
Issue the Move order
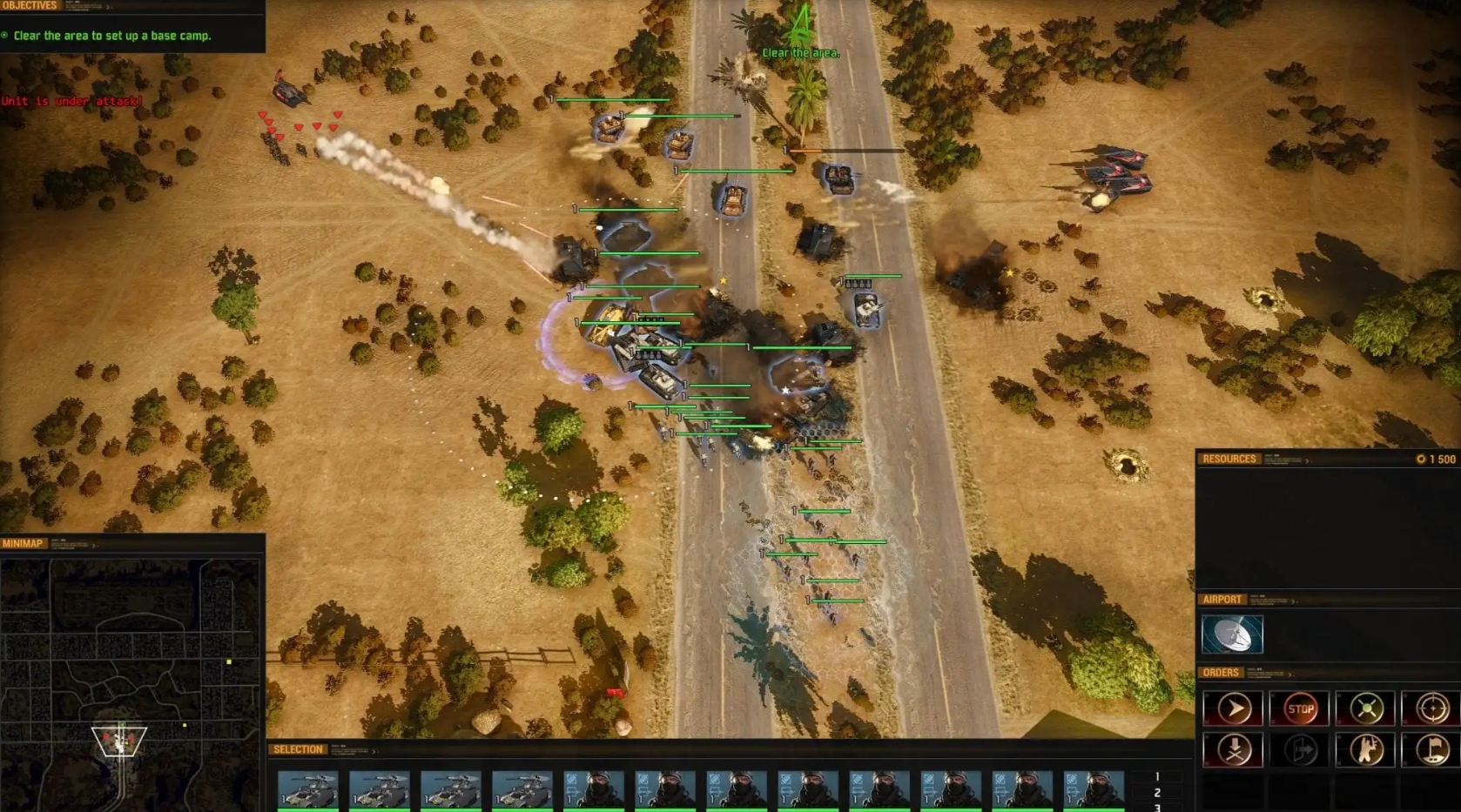pos(1234,708)
